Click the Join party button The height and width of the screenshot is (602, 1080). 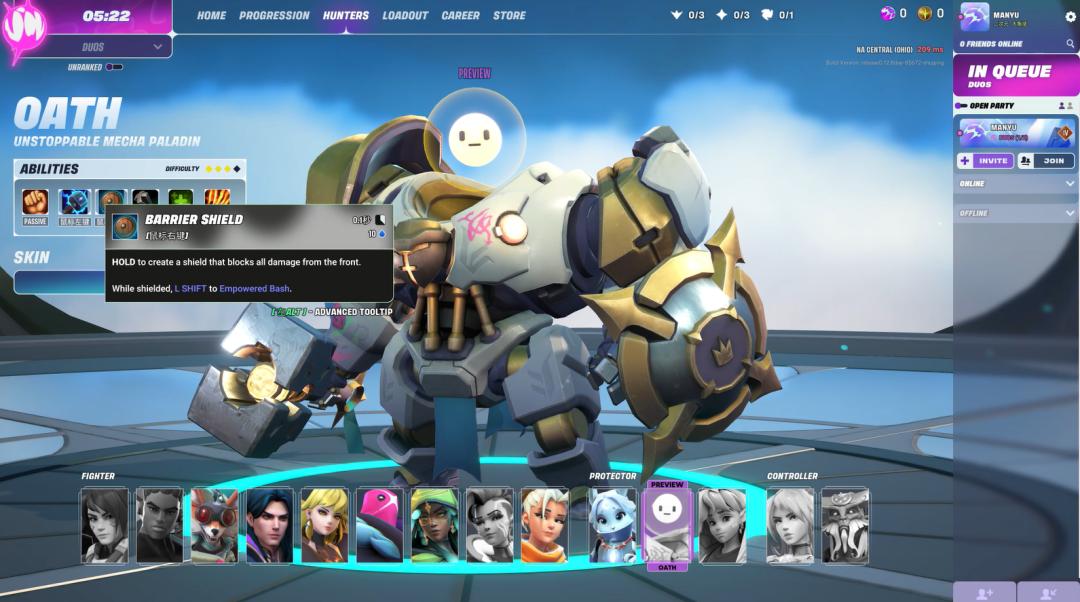pos(1046,160)
